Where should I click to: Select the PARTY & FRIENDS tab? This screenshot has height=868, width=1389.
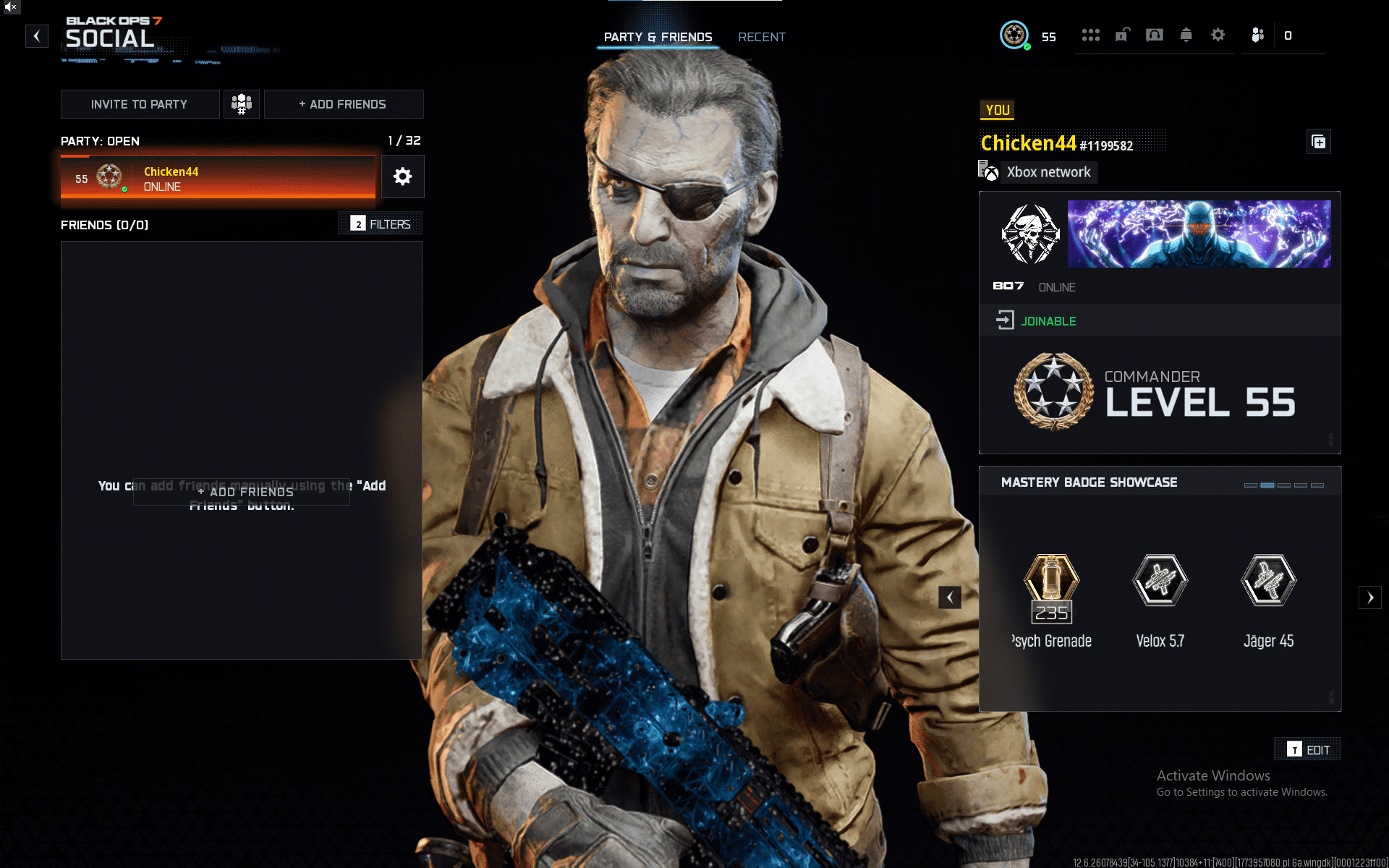(658, 37)
